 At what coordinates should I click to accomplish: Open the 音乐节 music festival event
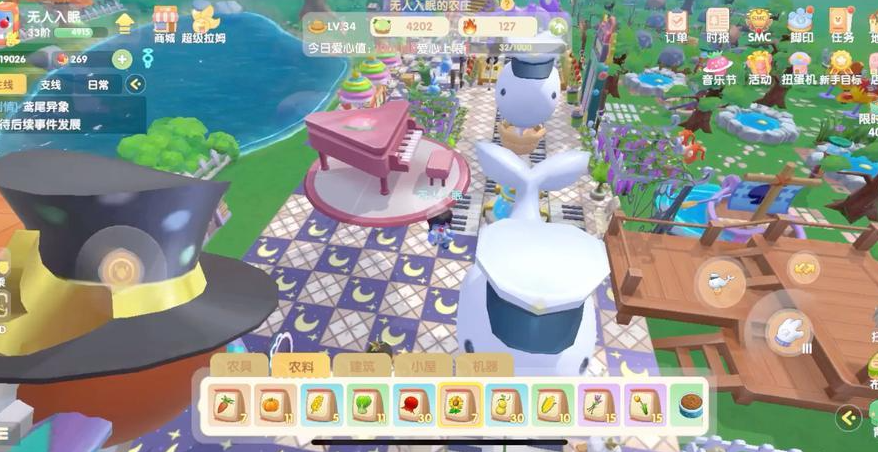[718, 67]
